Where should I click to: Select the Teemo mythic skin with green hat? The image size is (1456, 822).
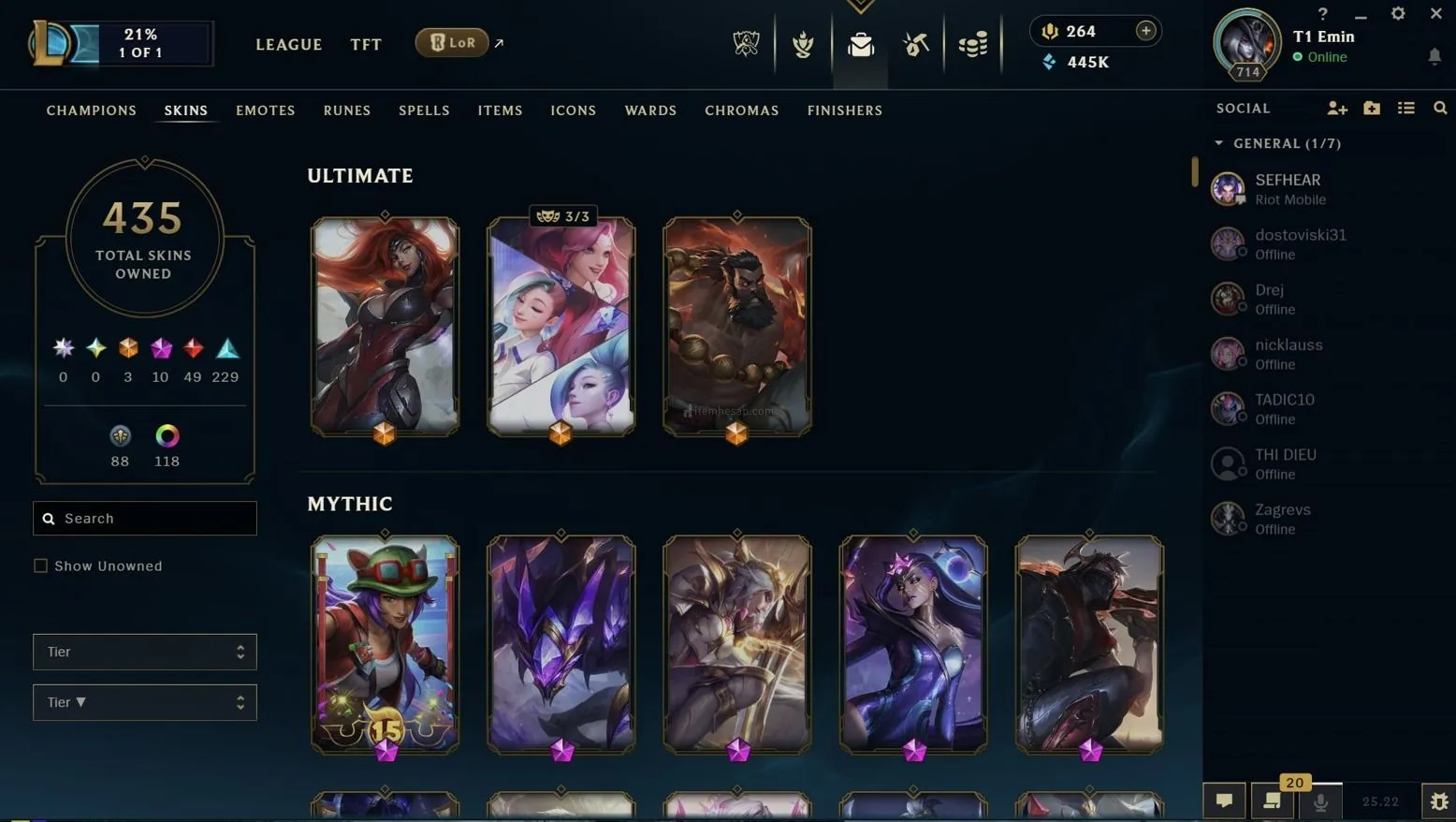(385, 644)
